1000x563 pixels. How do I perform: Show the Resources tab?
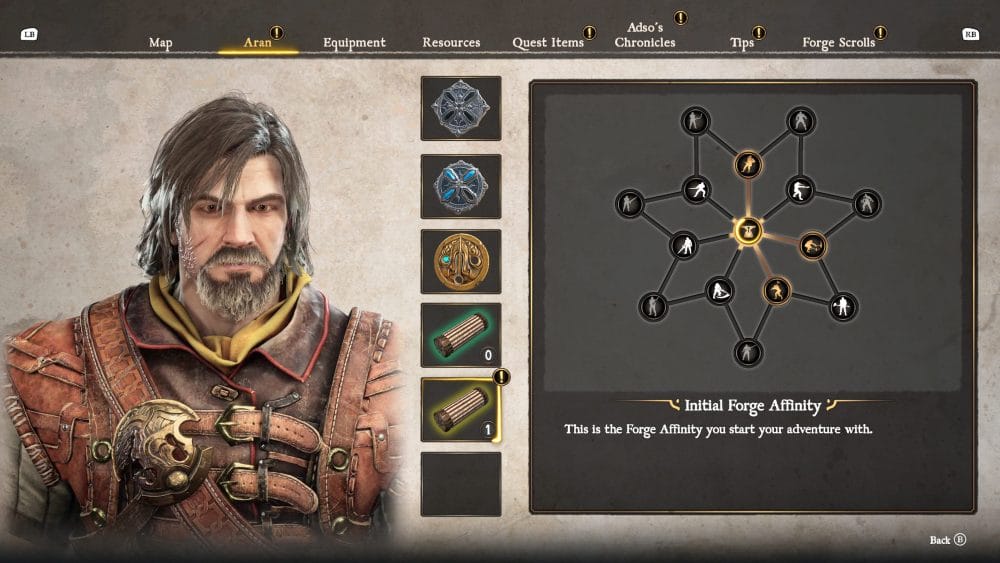click(x=451, y=43)
